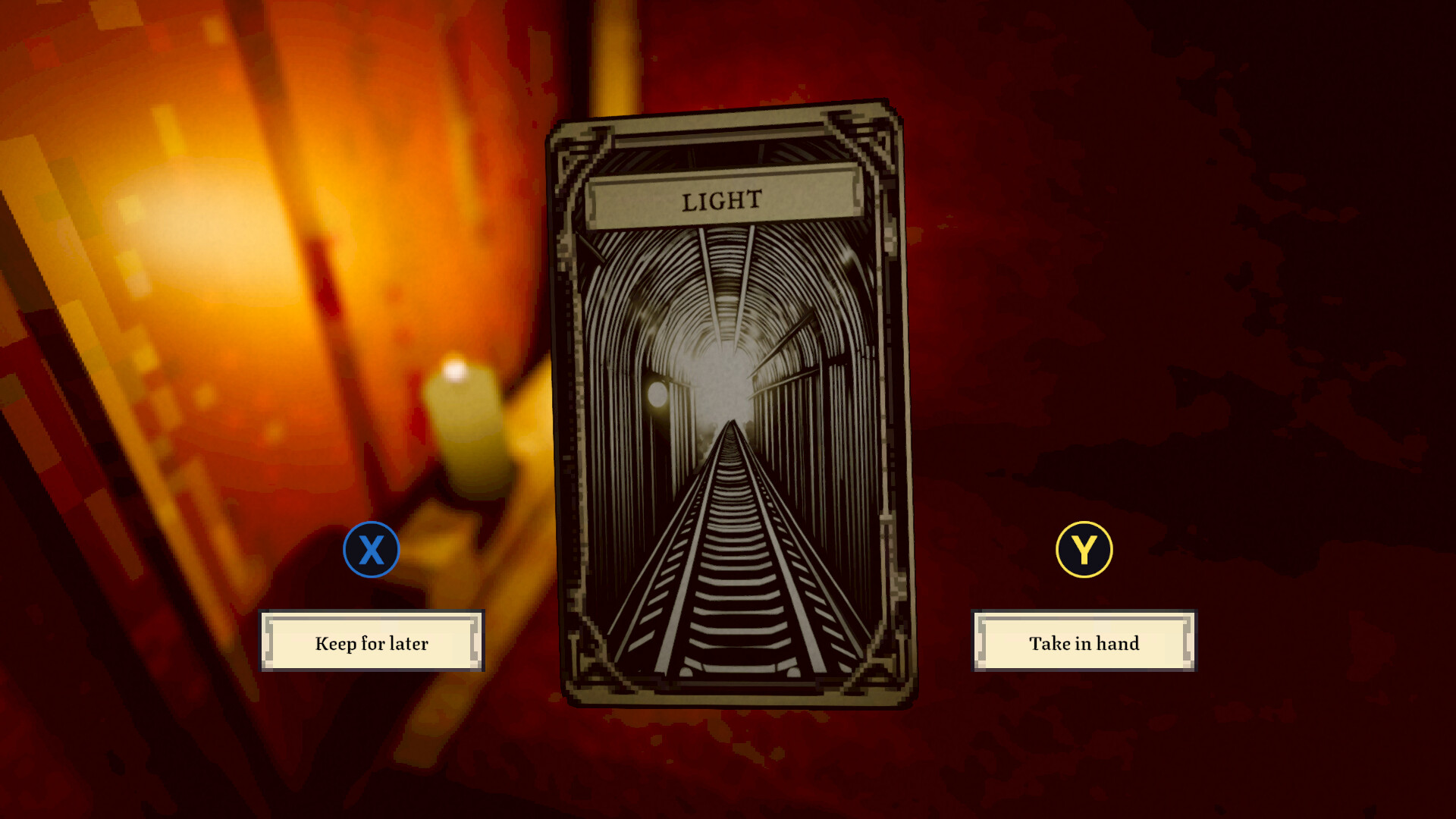This screenshot has height=819, width=1456.
Task: Click the LIGHT title banner on the card
Action: (x=720, y=200)
